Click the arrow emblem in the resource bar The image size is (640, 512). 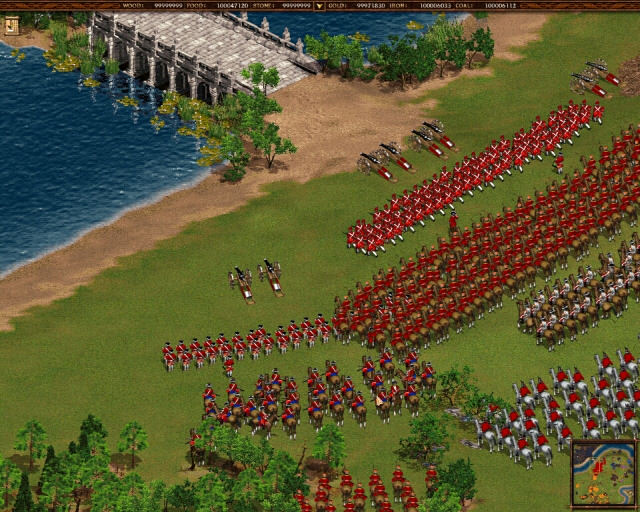click(x=319, y=6)
